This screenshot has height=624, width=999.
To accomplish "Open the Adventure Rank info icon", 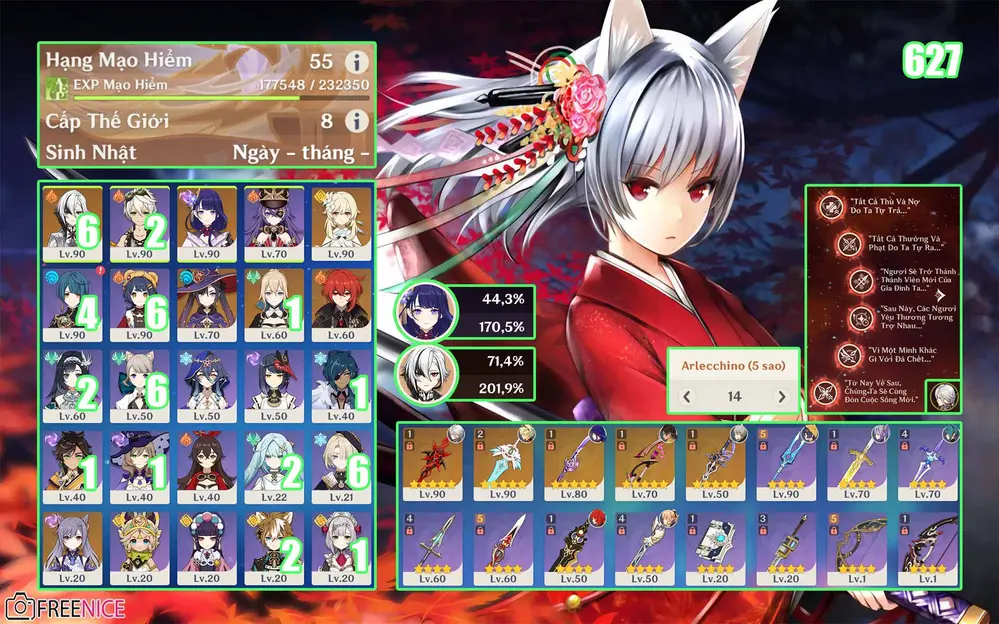I will click(356, 61).
